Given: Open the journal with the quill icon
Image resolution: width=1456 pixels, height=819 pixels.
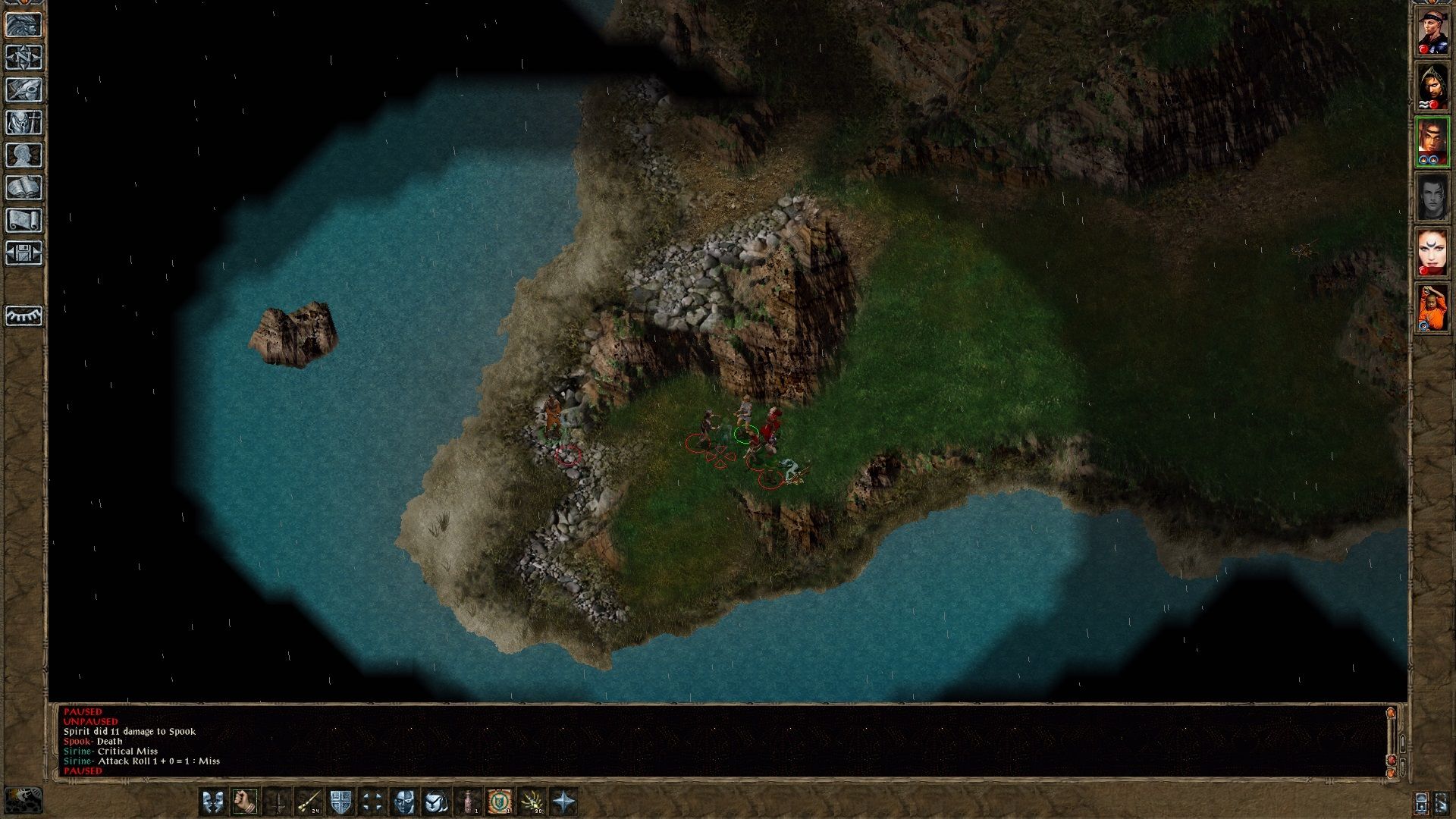Looking at the screenshot, I should coord(24,90).
